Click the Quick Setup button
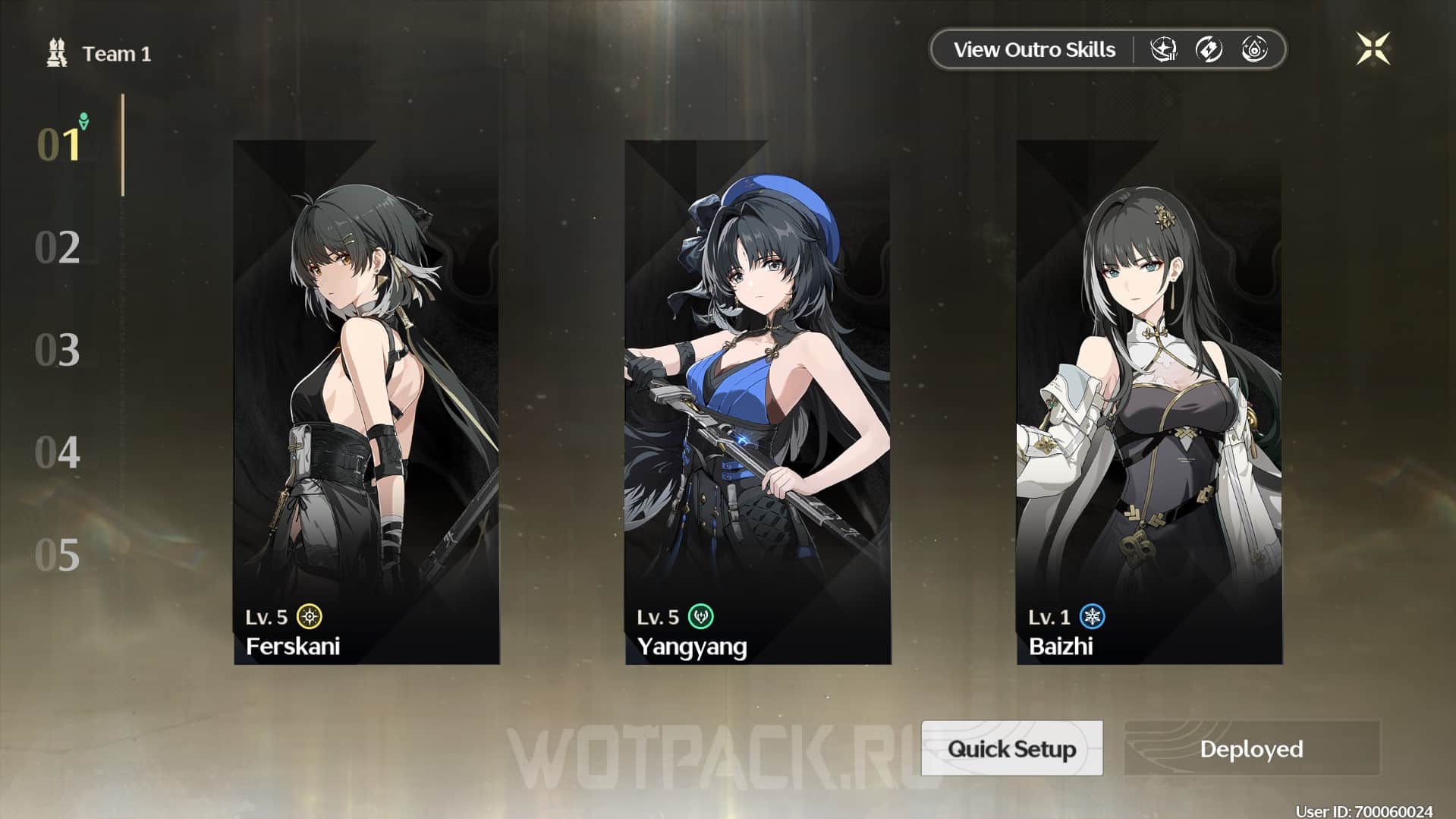This screenshot has height=819, width=1456. (x=1011, y=748)
